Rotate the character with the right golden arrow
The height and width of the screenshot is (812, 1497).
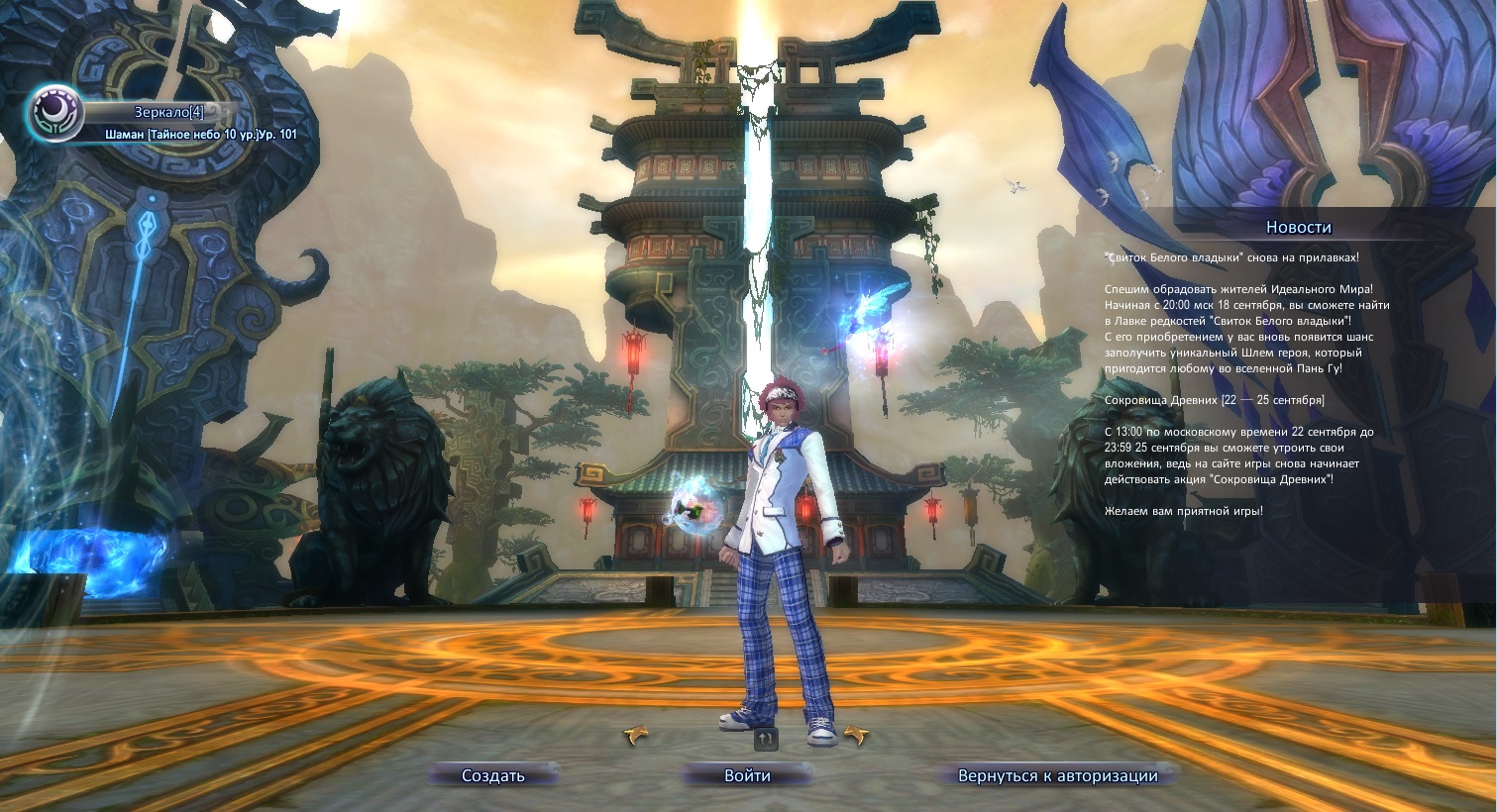(x=855, y=735)
